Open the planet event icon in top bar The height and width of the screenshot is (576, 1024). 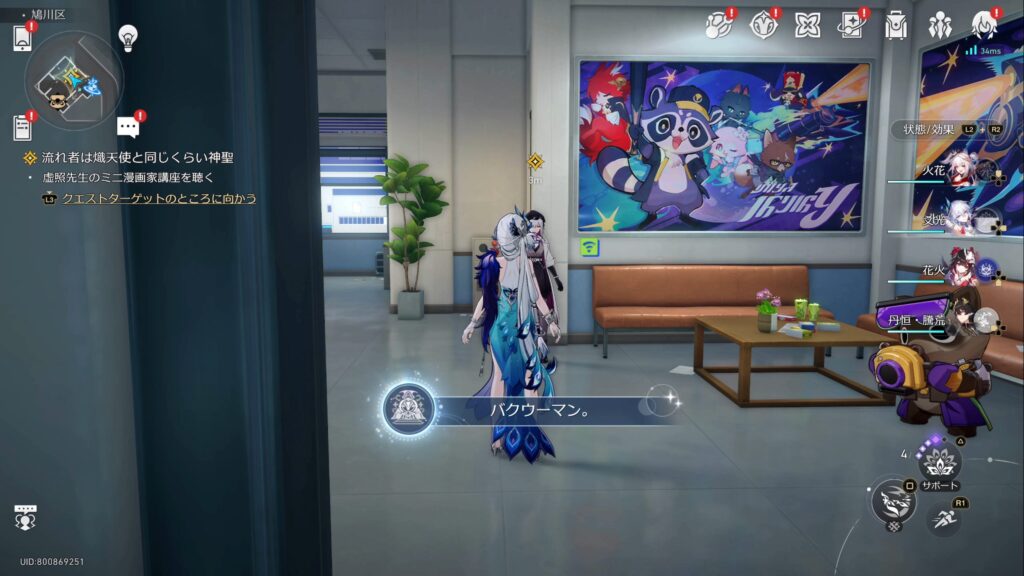pos(718,25)
